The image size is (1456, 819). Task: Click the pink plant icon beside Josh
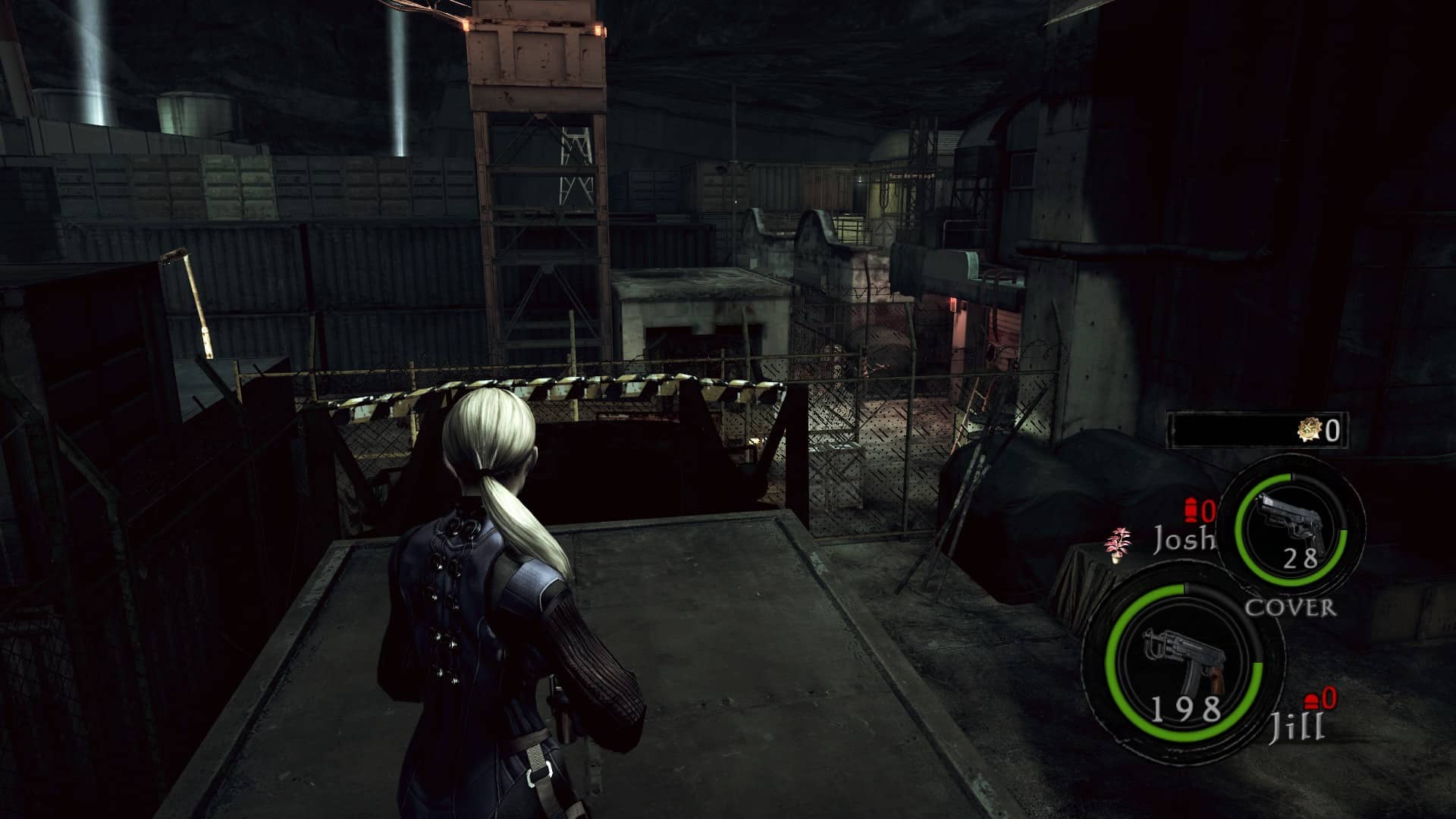pyautogui.click(x=1117, y=545)
